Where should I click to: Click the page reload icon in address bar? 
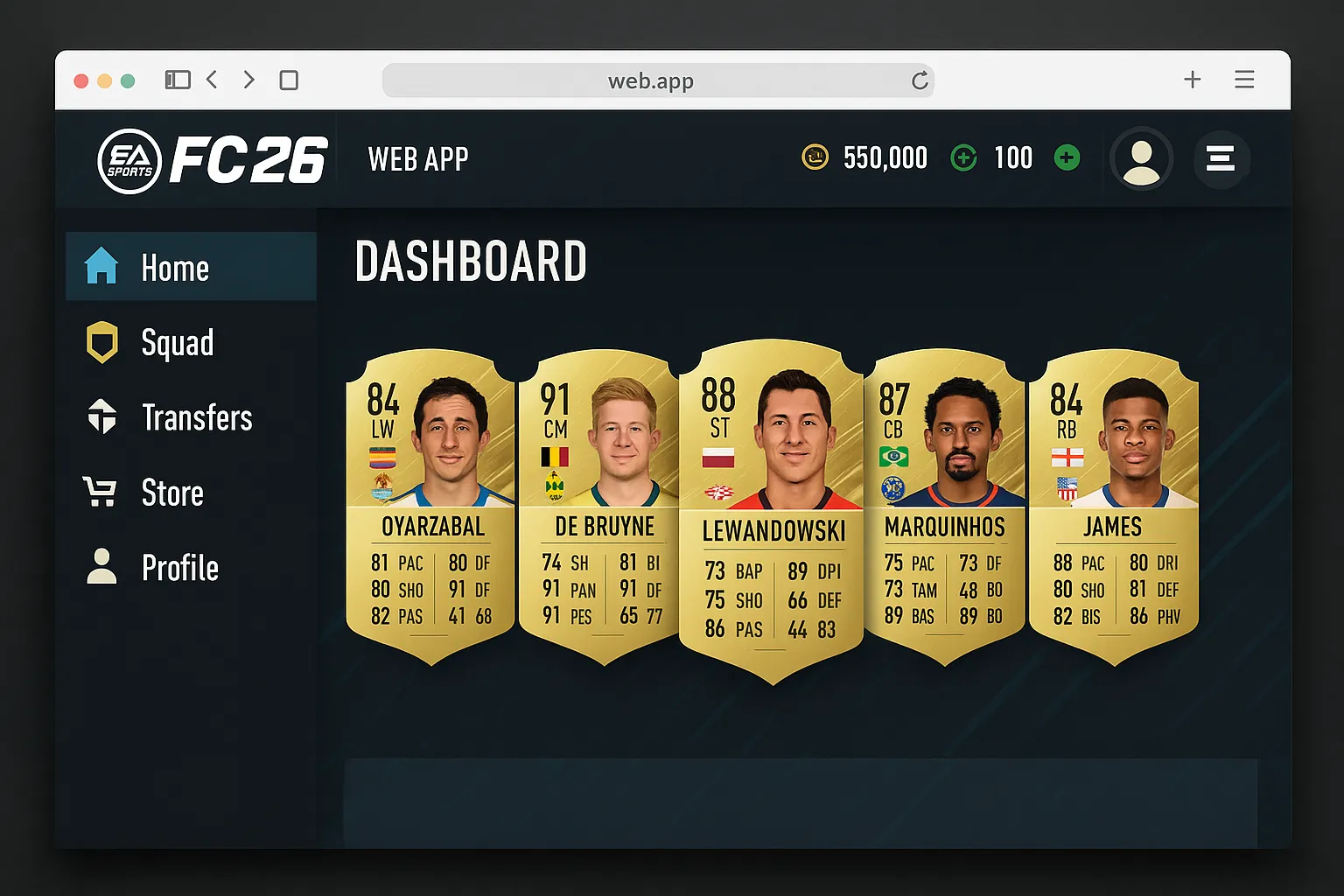point(920,80)
